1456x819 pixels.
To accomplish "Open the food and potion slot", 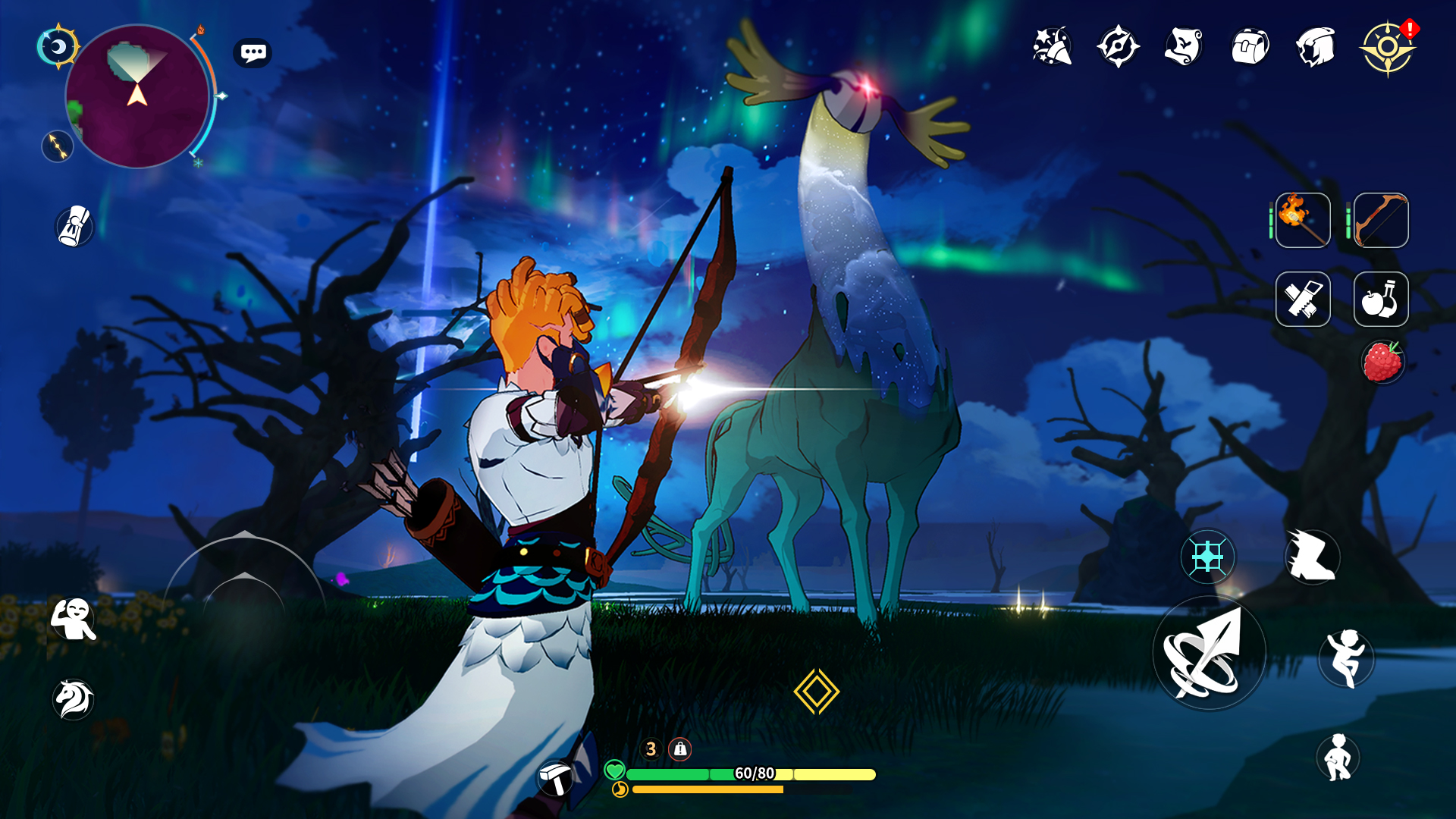I will [x=1381, y=299].
